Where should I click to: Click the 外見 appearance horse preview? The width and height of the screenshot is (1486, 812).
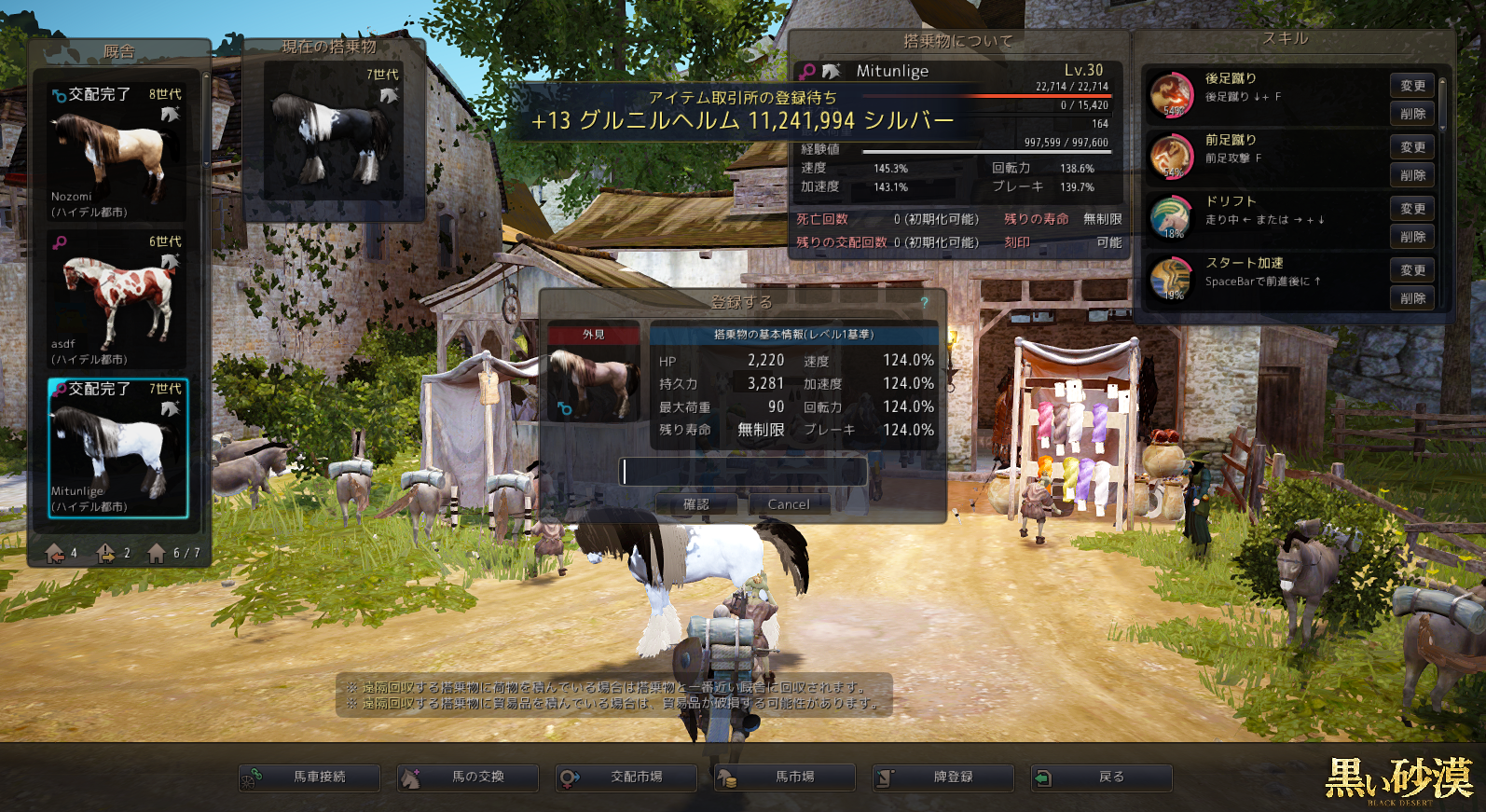(594, 382)
